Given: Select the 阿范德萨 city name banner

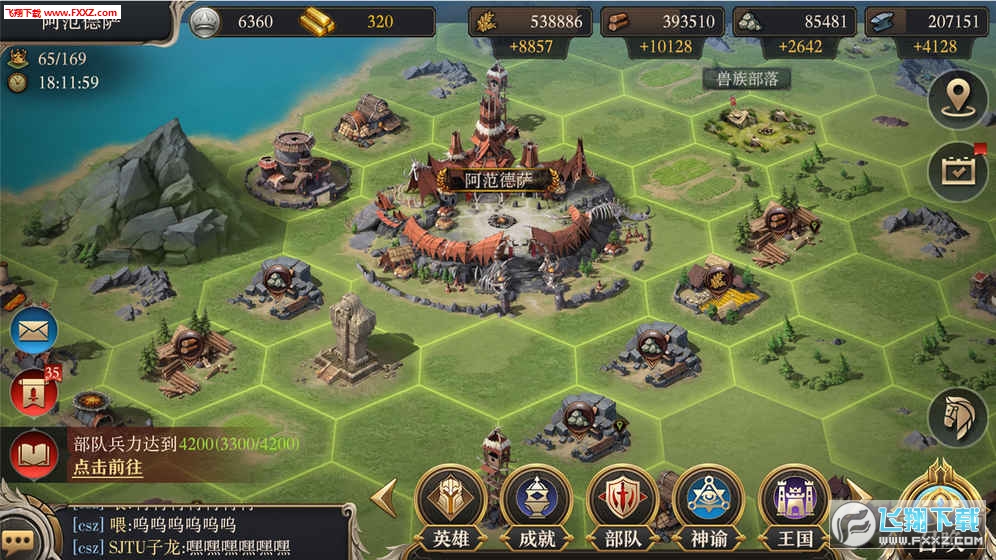Looking at the screenshot, I should [x=499, y=182].
